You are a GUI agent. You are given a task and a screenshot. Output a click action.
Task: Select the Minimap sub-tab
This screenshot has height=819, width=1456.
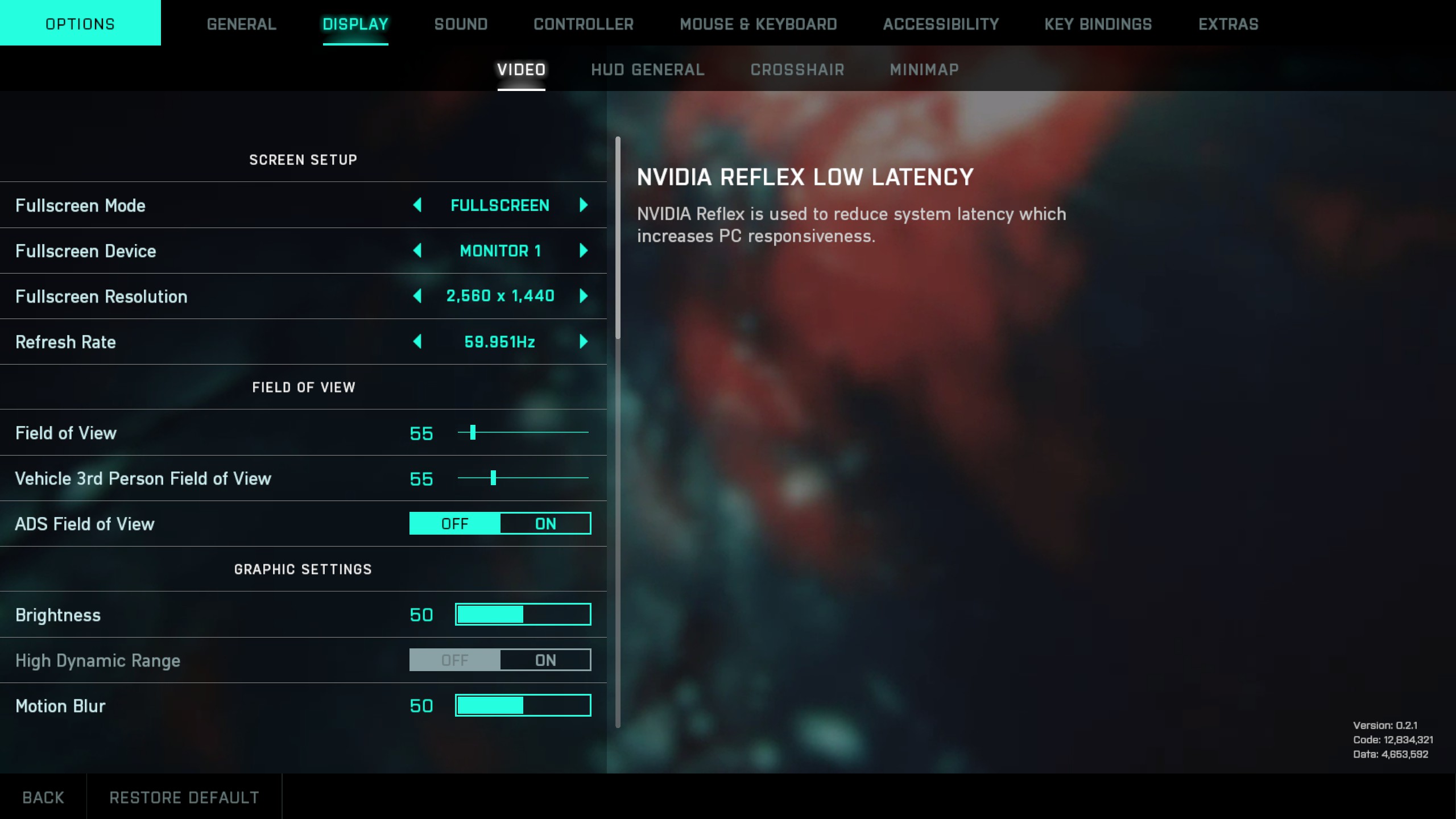(924, 69)
